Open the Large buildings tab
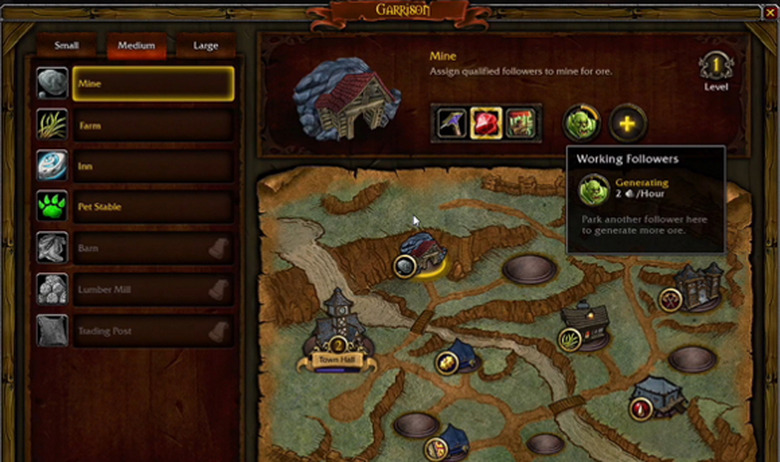The width and height of the screenshot is (780, 462). point(205,46)
